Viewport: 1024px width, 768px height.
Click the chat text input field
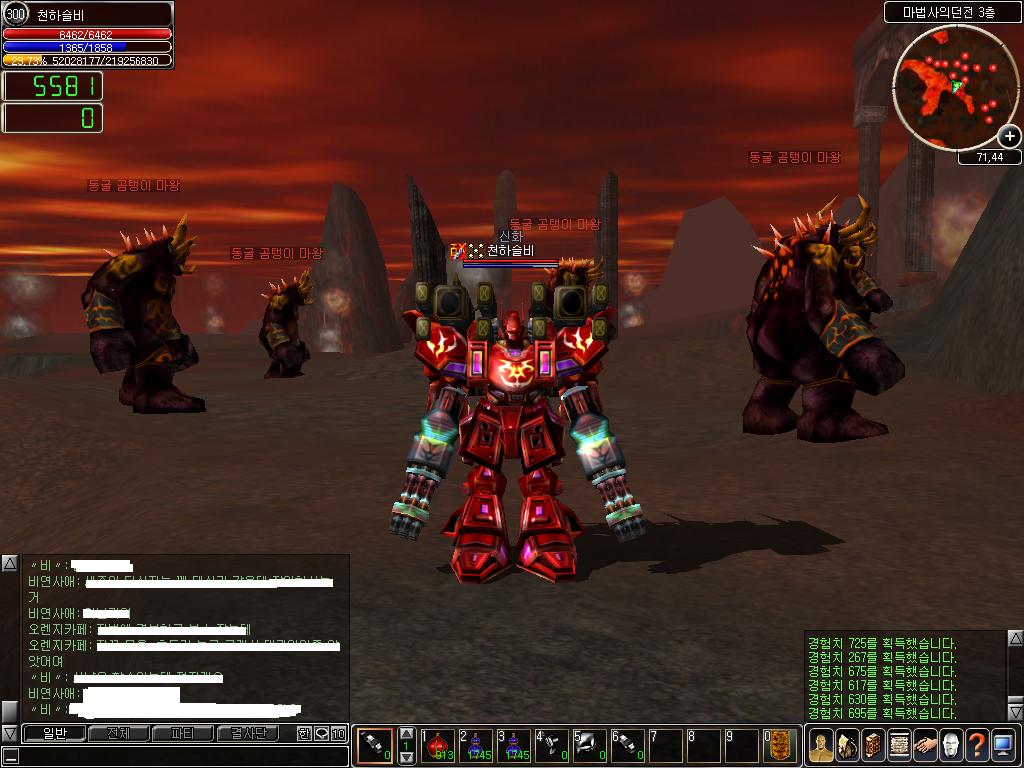[180, 755]
